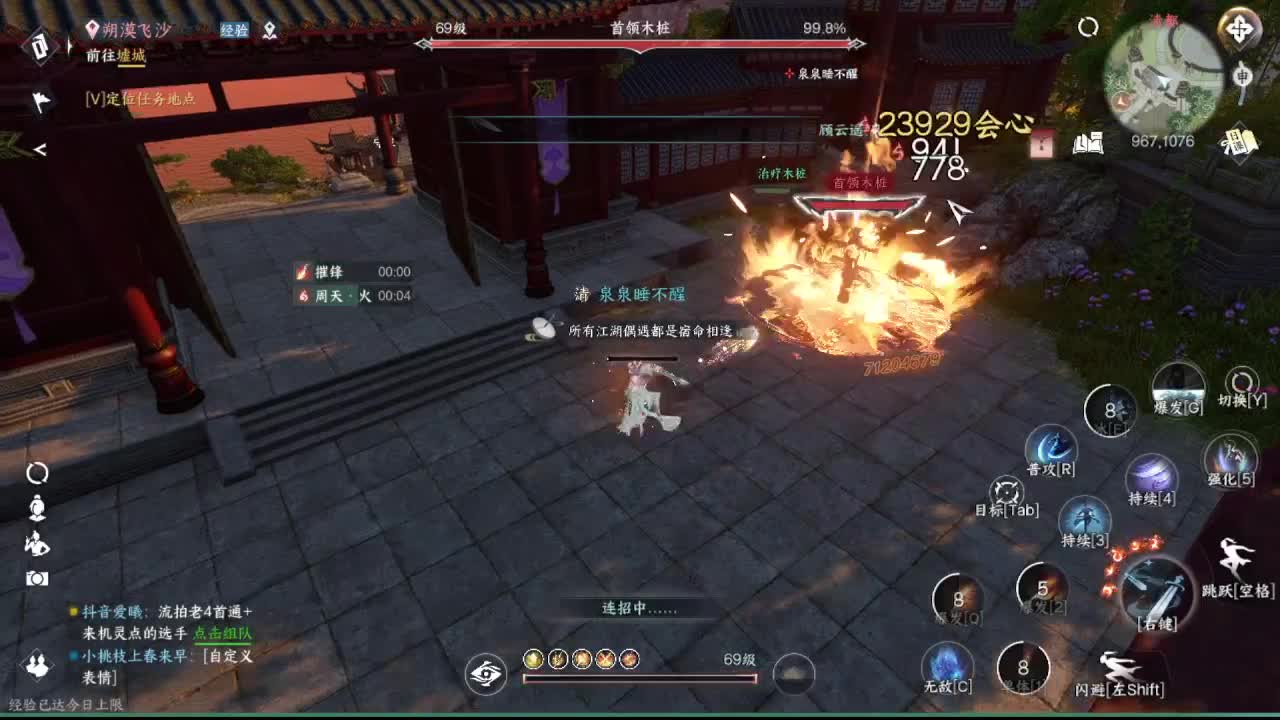Image resolution: width=1280 pixels, height=720 pixels.
Task: Open the camera screenshot icon on left sidebar
Action: tap(36, 578)
